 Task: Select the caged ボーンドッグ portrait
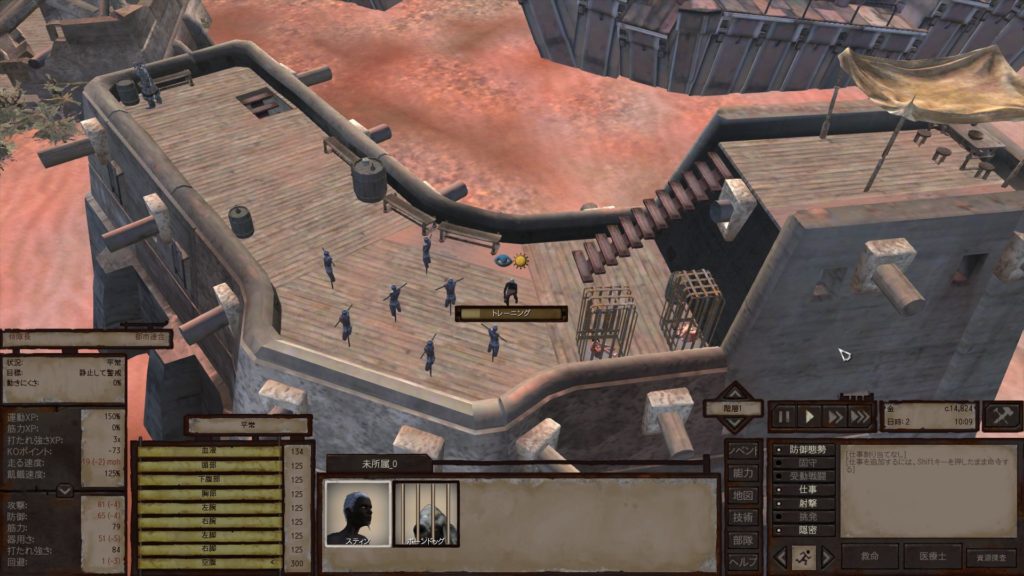point(426,513)
